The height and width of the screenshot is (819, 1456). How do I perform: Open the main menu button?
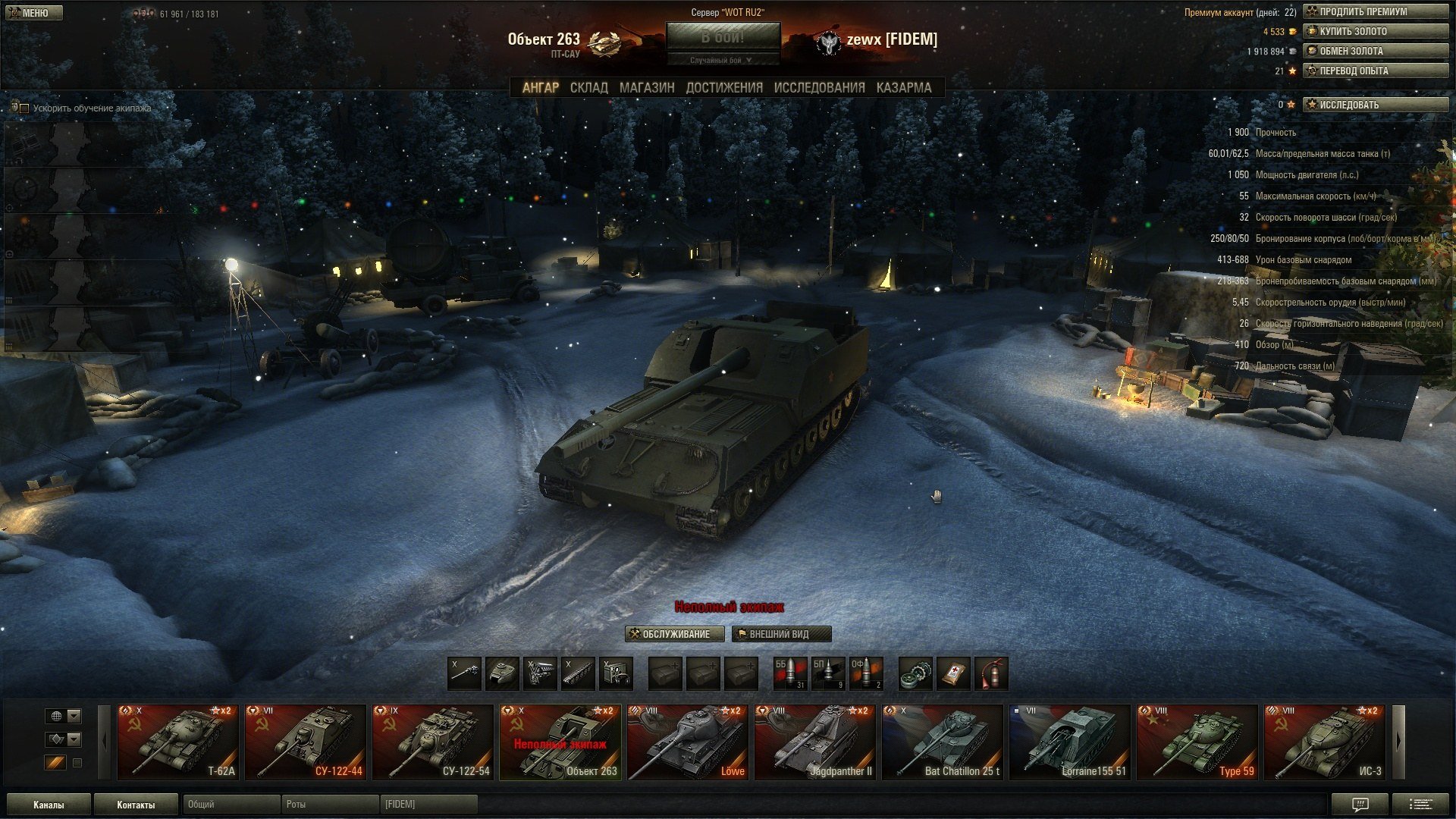point(33,13)
